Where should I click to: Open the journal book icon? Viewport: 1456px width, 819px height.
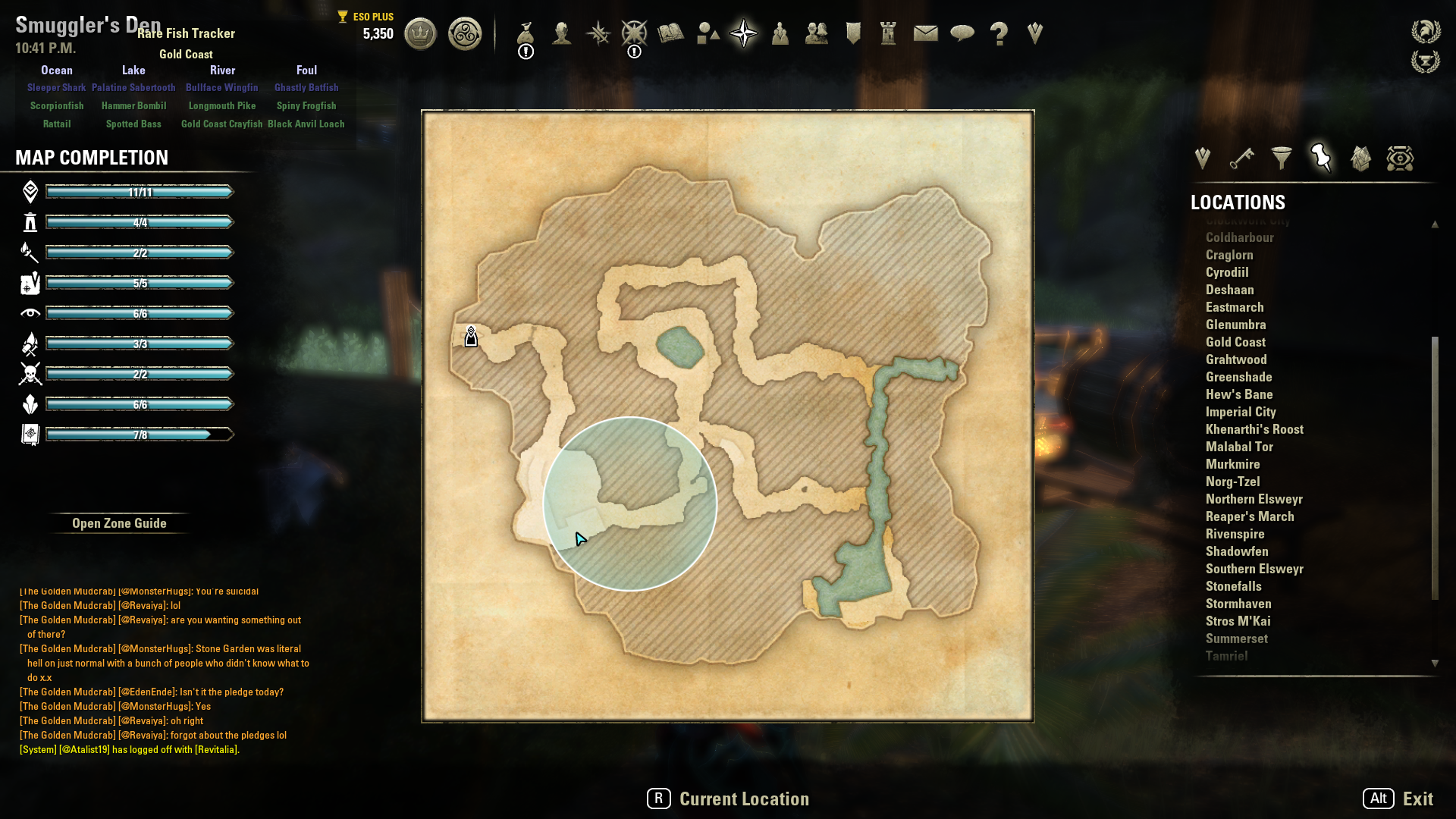[671, 33]
